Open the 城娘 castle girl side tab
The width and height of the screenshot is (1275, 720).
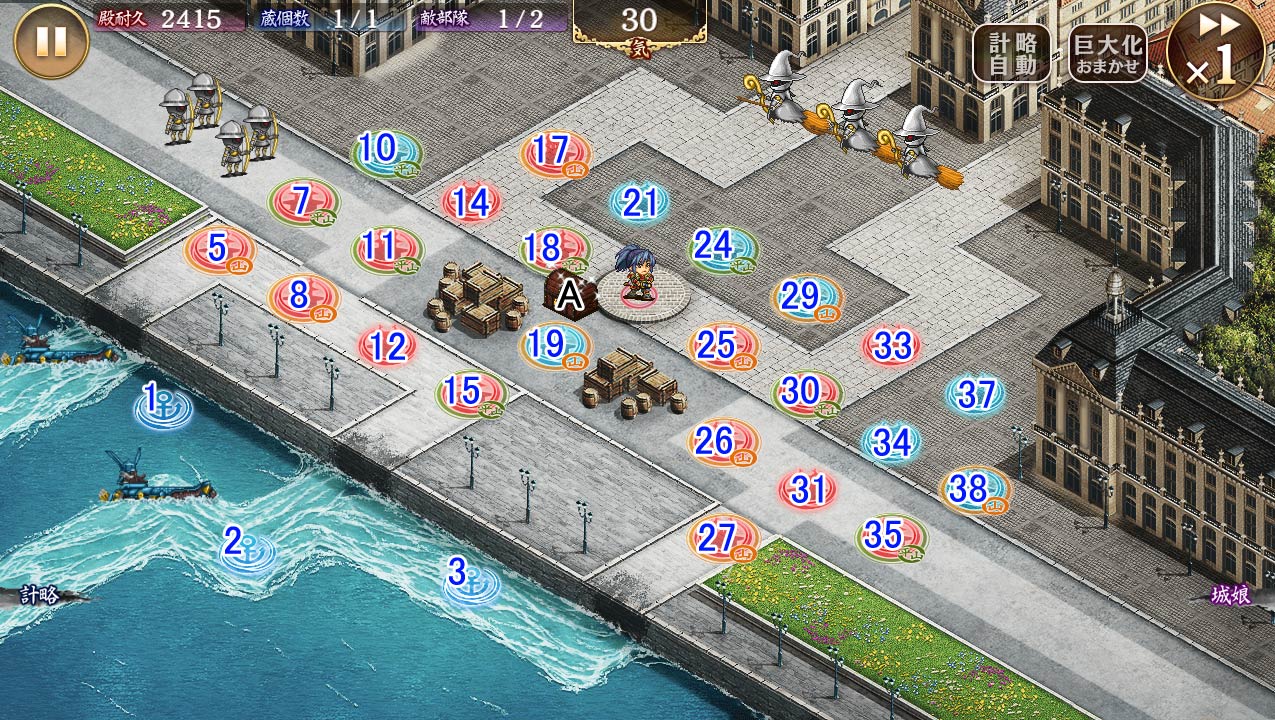(1232, 595)
